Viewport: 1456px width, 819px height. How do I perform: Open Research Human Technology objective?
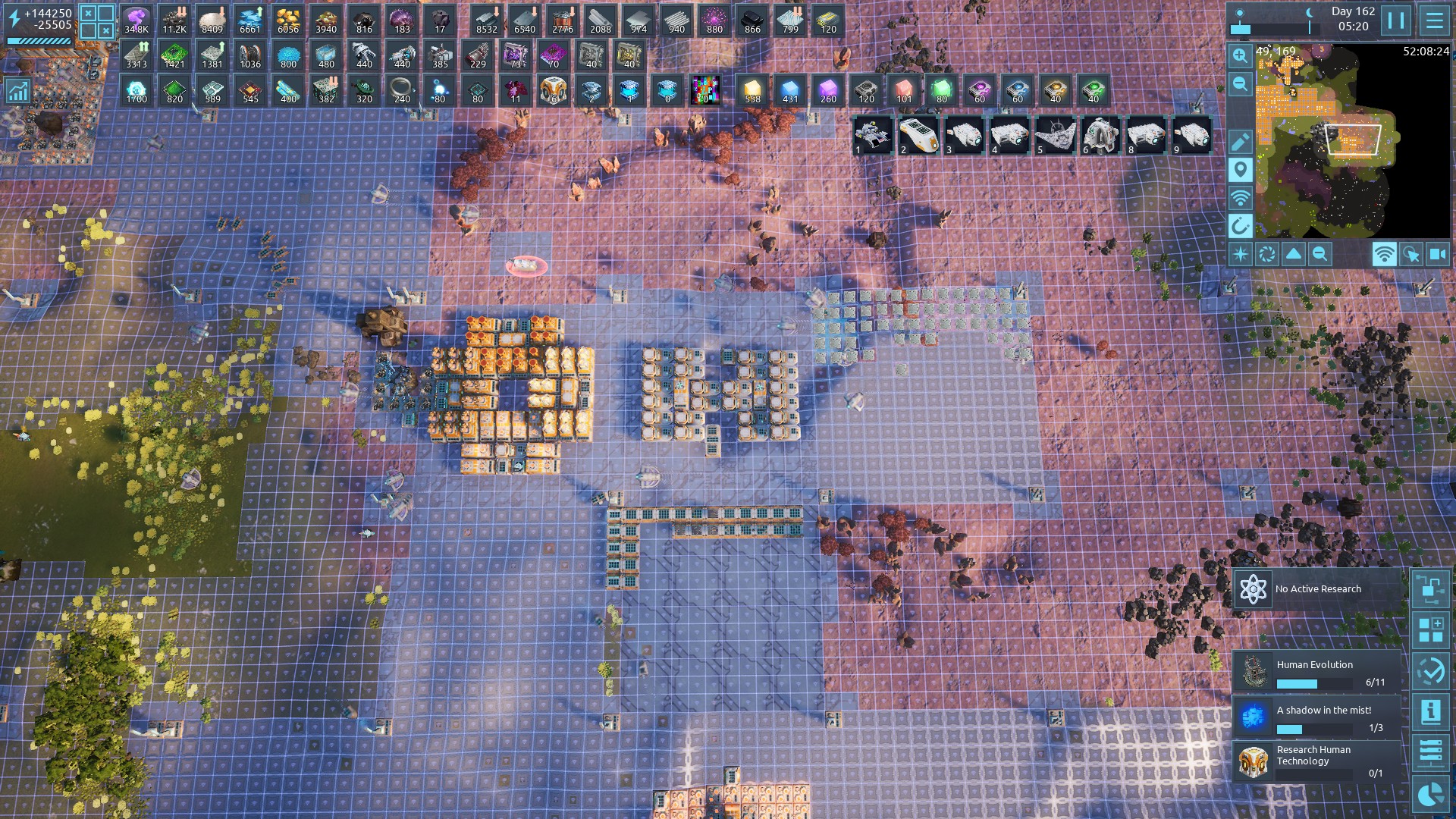pos(1316,761)
